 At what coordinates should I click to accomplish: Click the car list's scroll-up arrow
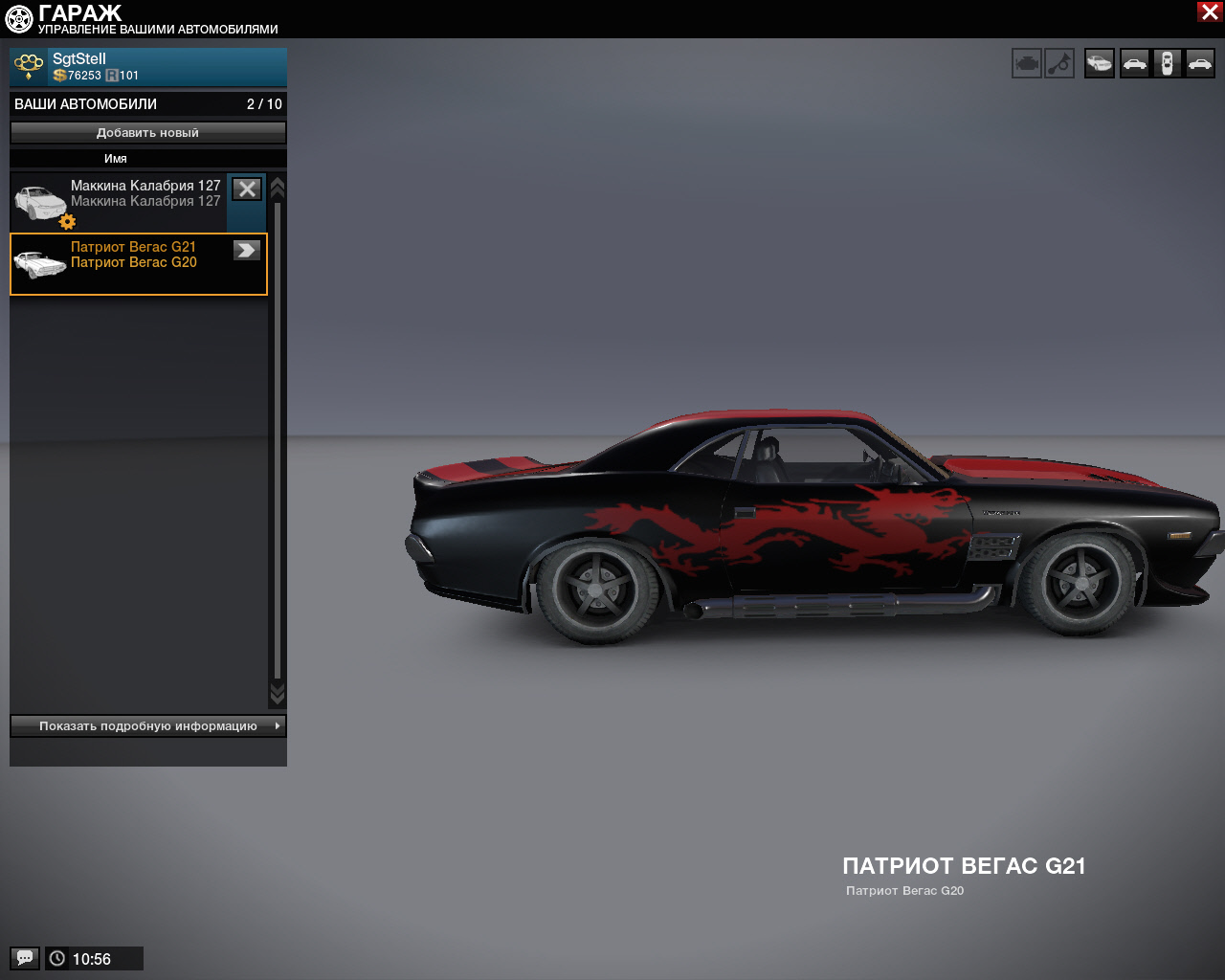[278, 188]
